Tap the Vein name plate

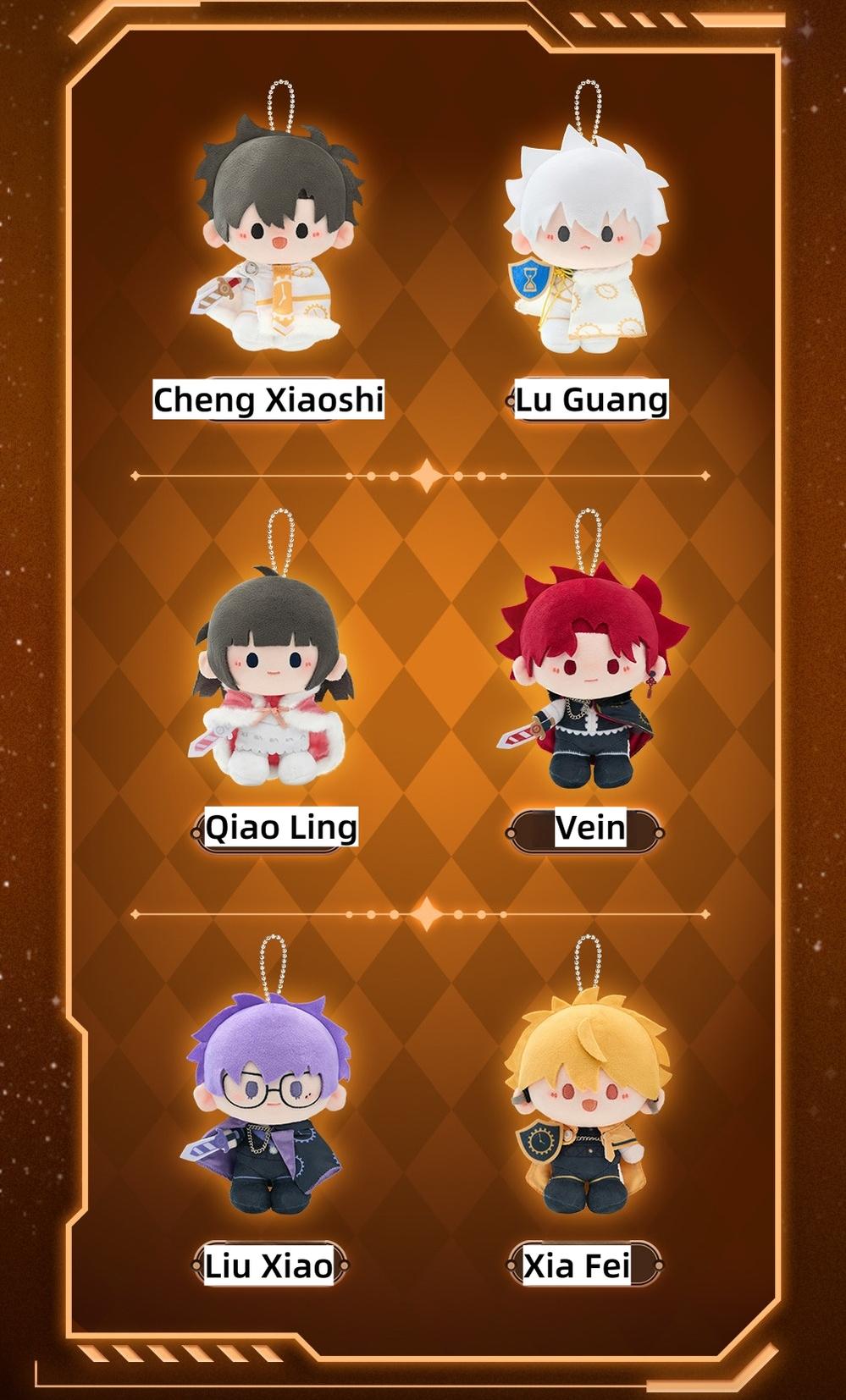tap(590, 828)
